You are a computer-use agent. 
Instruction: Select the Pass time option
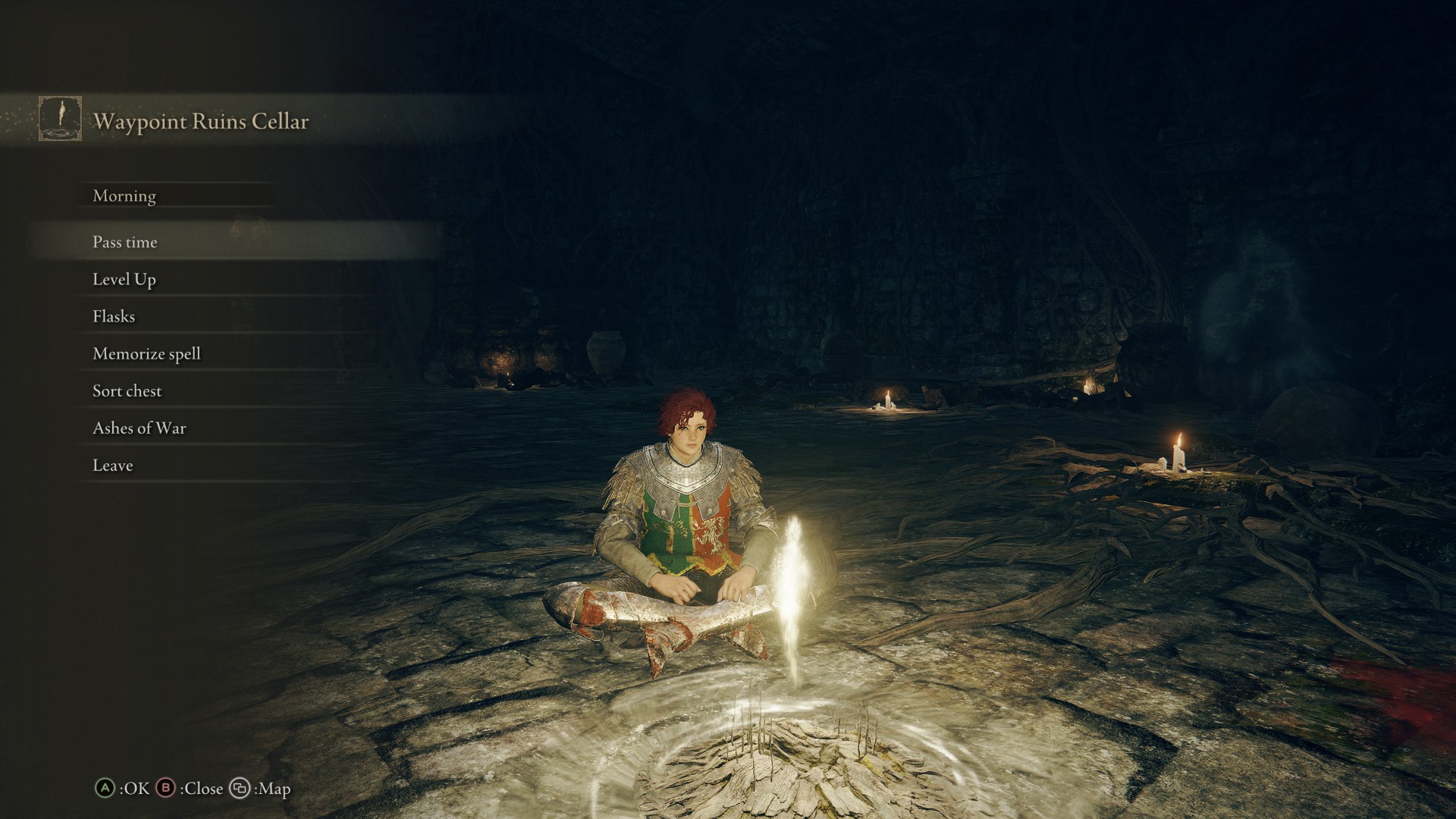tap(125, 242)
